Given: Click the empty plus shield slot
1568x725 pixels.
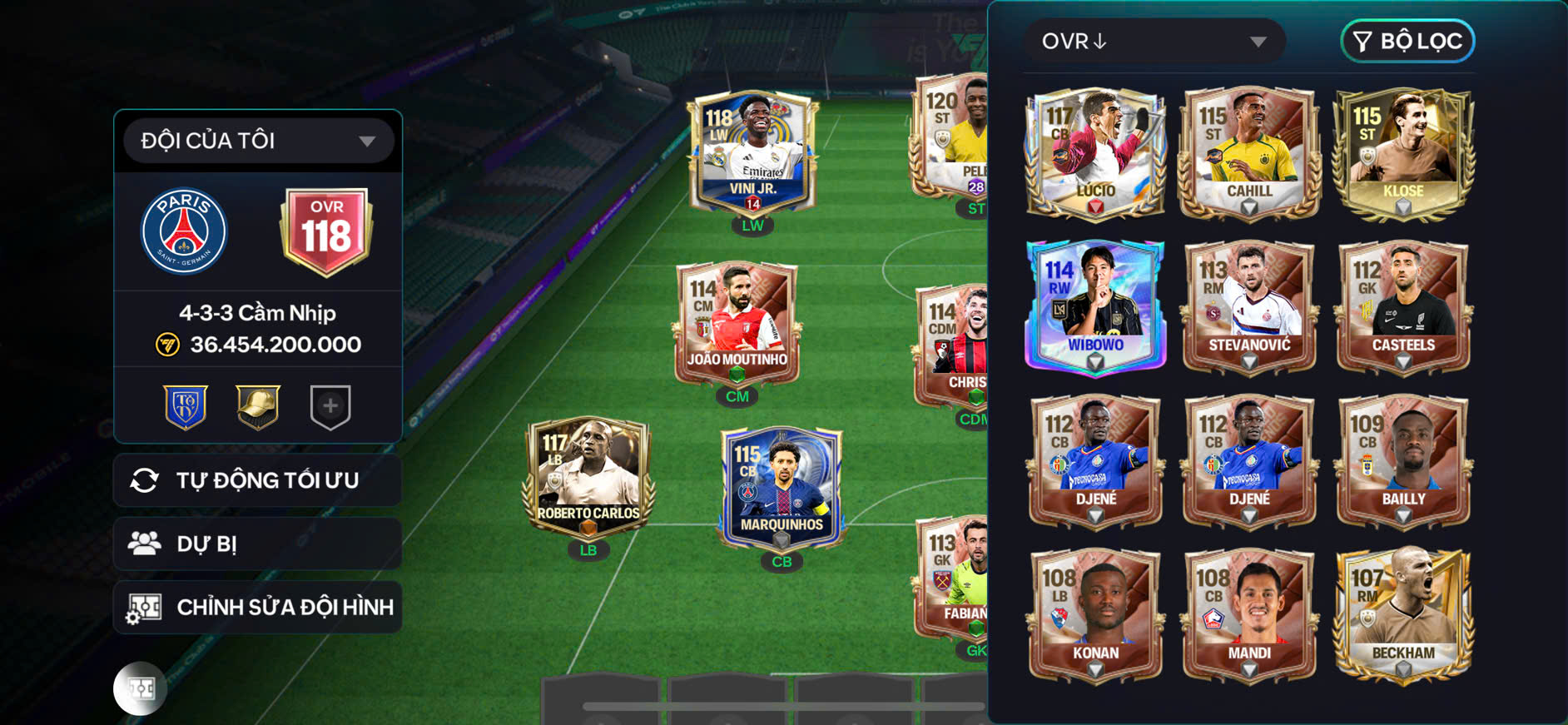Looking at the screenshot, I should pyautogui.click(x=330, y=407).
